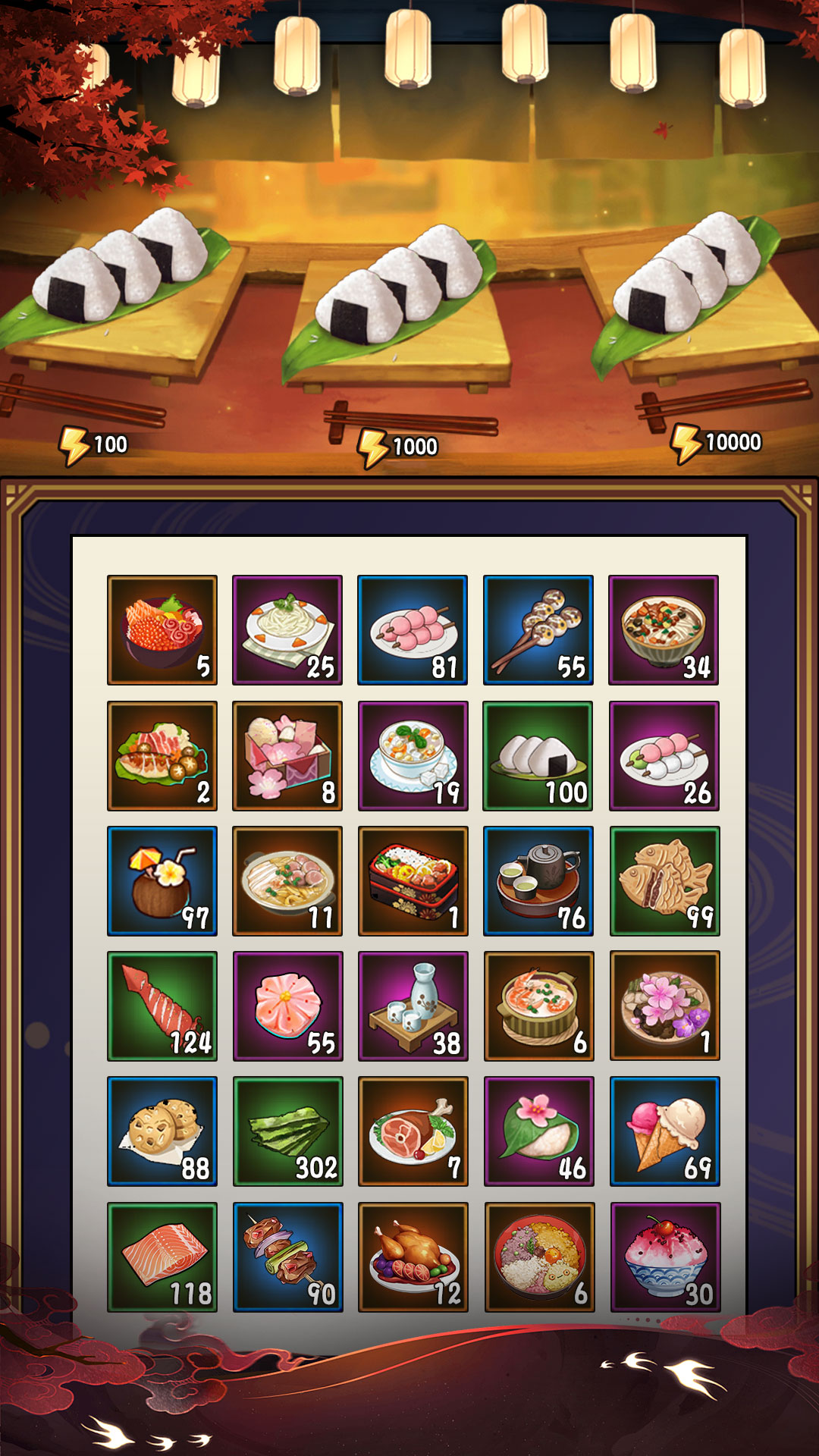Viewport: 819px width, 1456px height.
Task: Select the green seaweed slot
Action: pos(287,1131)
